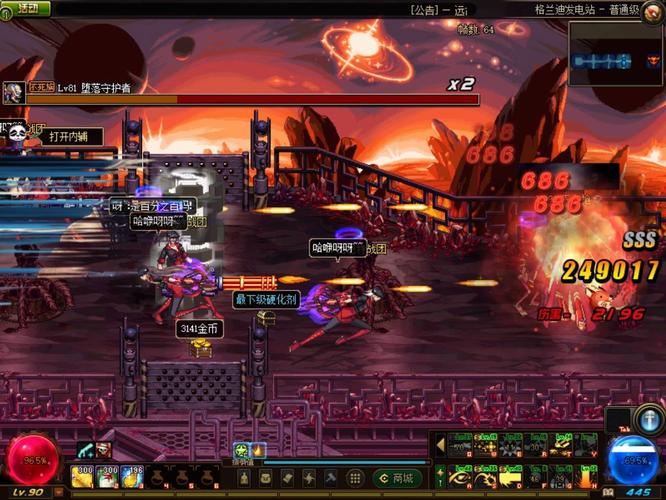Click the 打开内辅 button
Image resolution: width=666 pixels, height=500 pixels.
71,137
